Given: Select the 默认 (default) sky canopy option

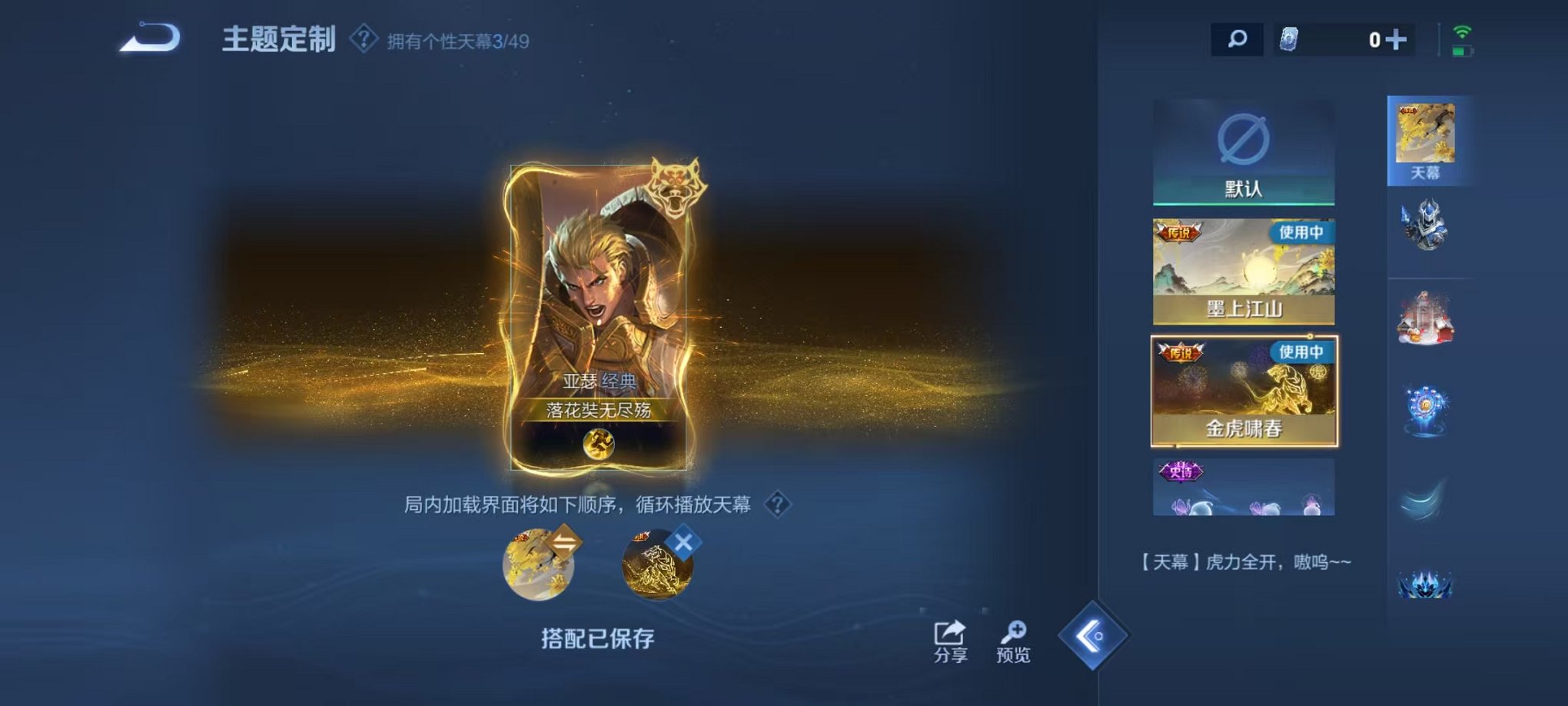Looking at the screenshot, I should pyautogui.click(x=1243, y=150).
